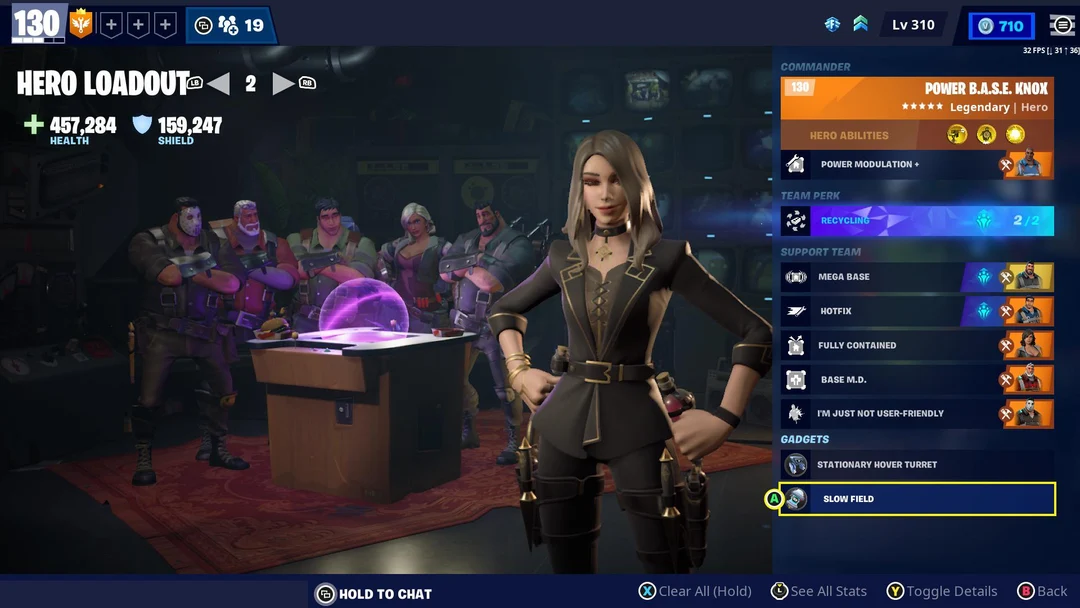The width and height of the screenshot is (1080, 608).
Task: Choose the Recycling team perk slot
Action: click(x=917, y=220)
